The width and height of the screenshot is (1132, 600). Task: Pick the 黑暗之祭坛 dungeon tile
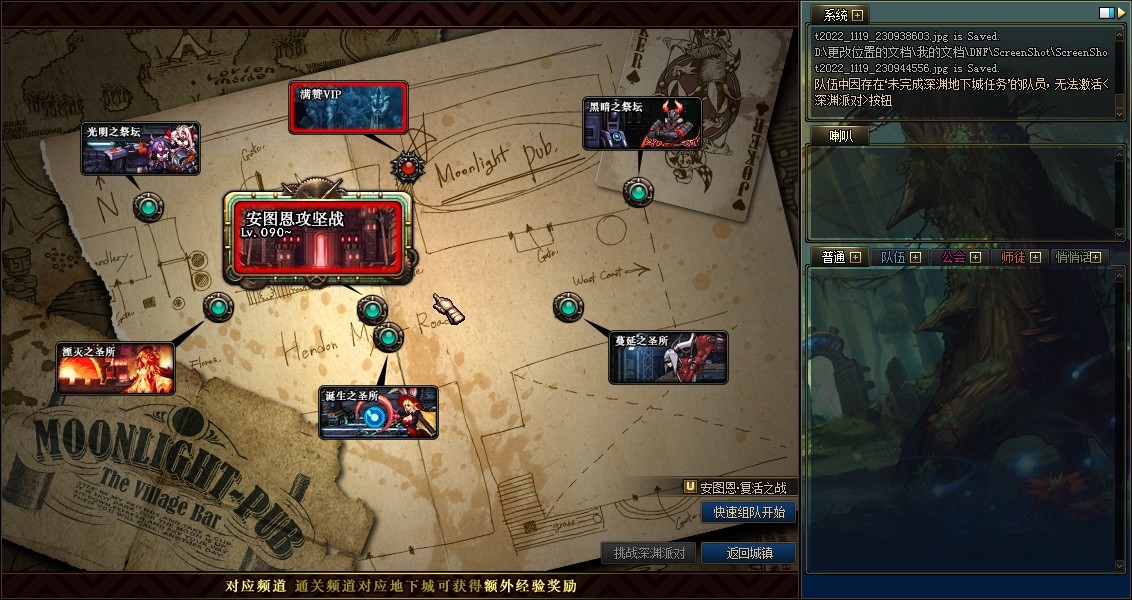click(x=642, y=123)
